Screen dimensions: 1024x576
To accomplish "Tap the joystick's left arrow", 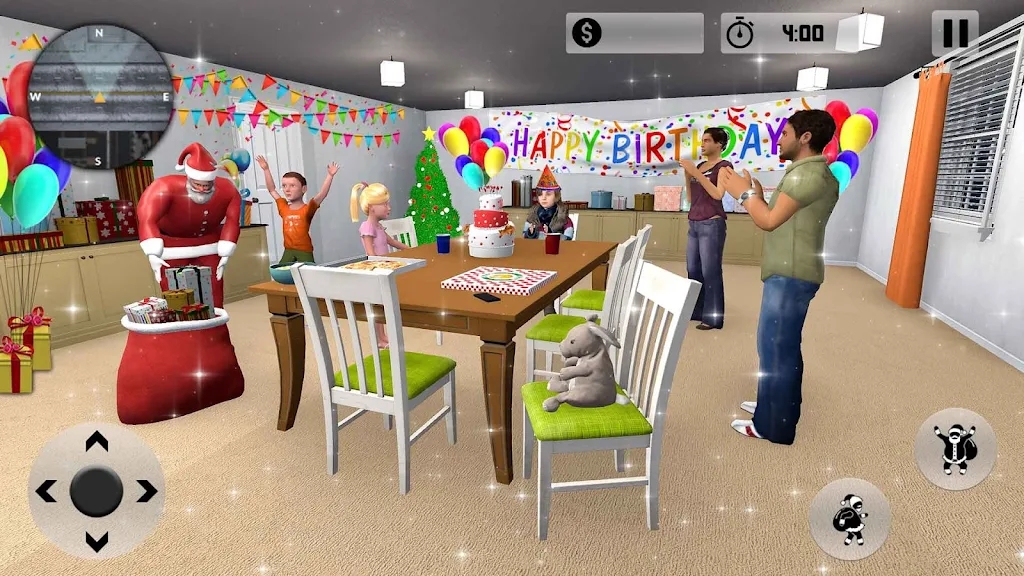I will pos(46,491).
